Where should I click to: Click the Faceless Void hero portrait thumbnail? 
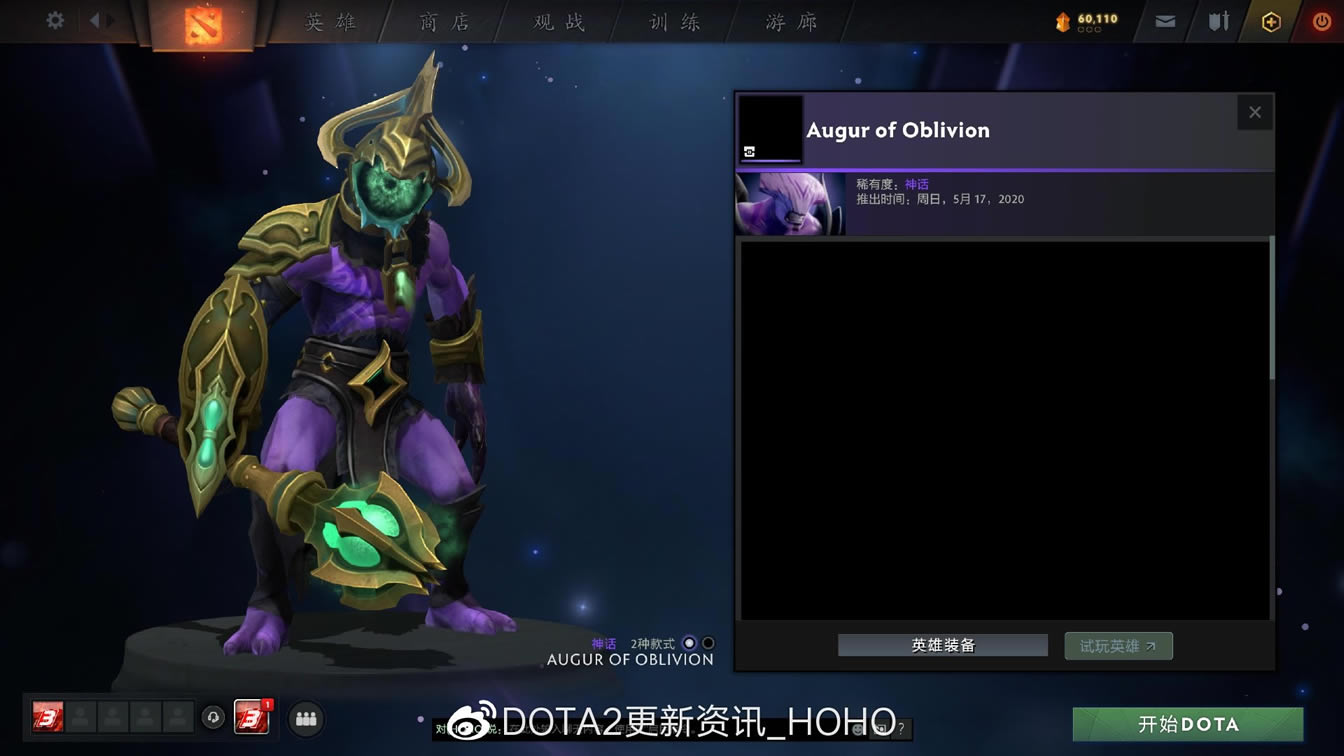[x=789, y=203]
